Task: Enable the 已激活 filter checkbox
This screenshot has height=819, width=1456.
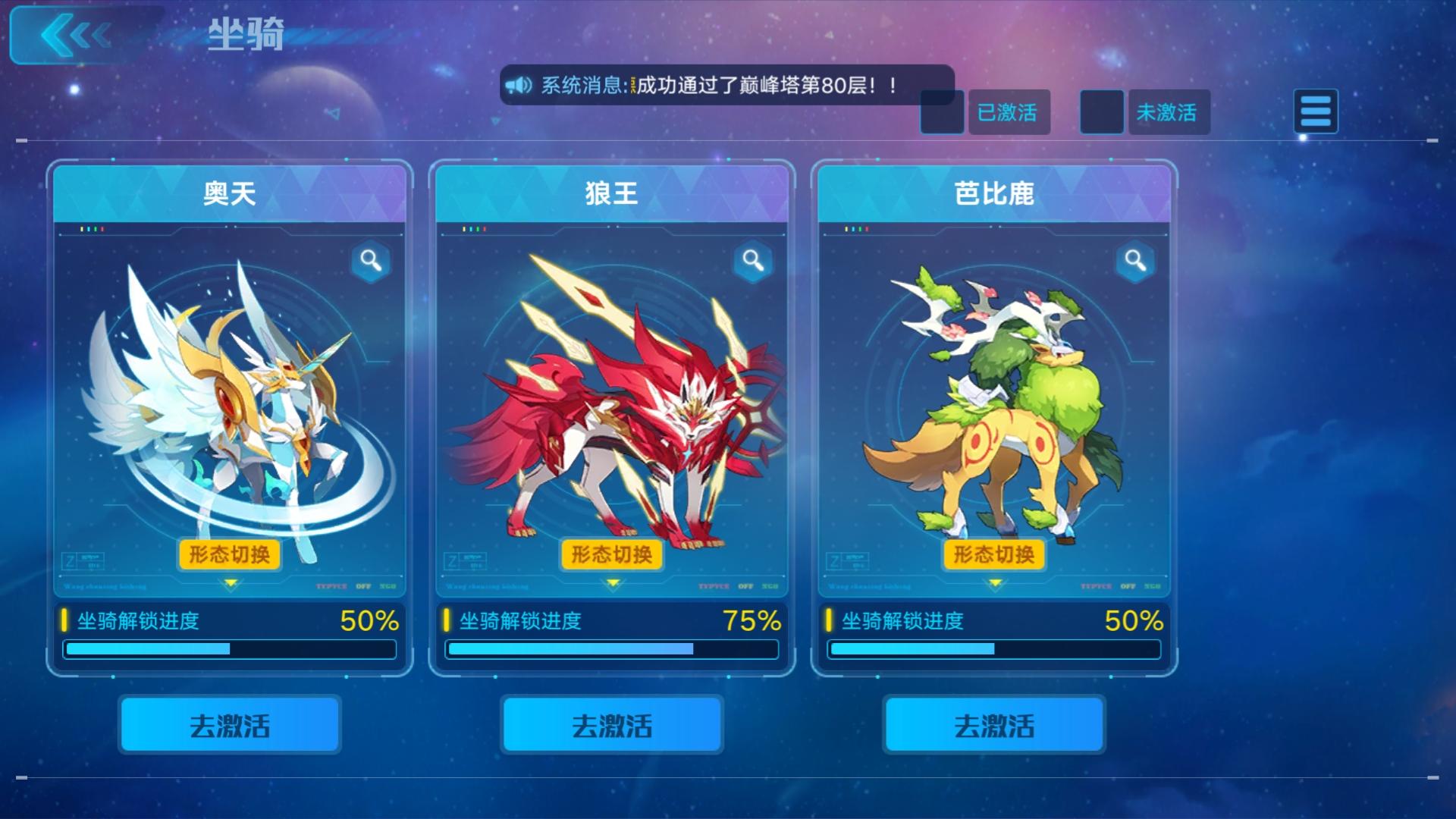Action: (942, 111)
